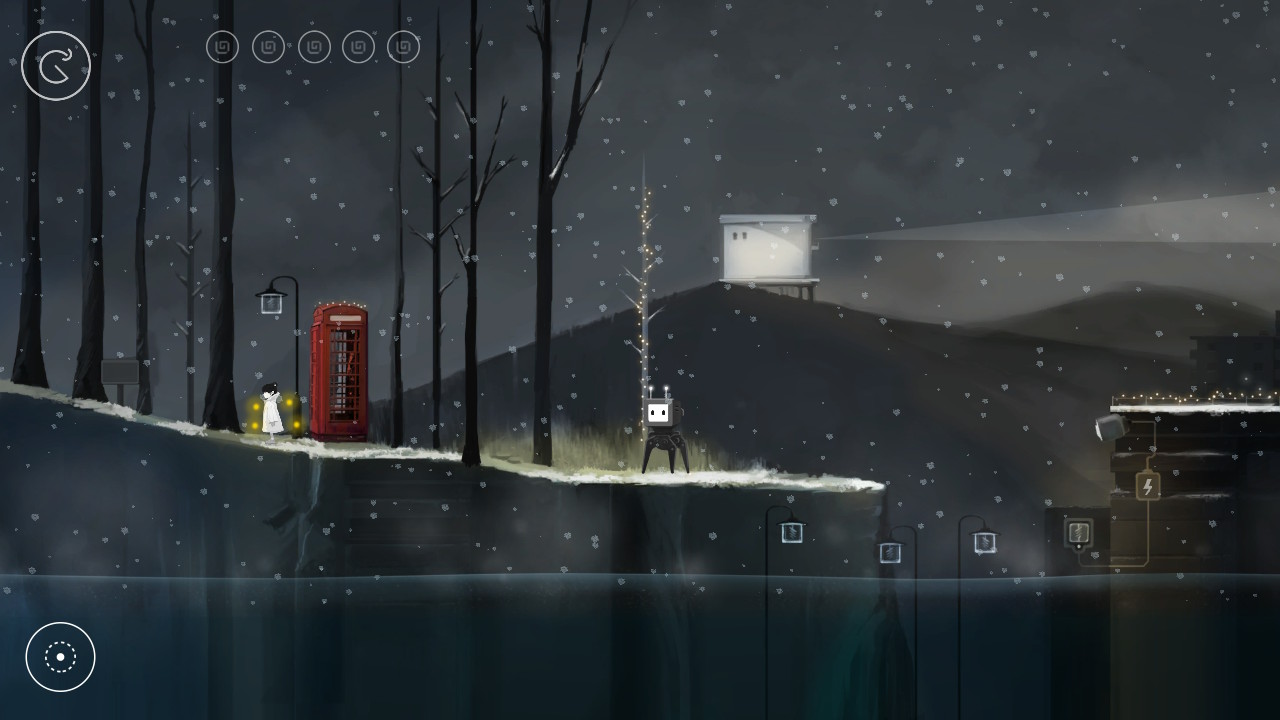Select the first spiral collectible indicator

pos(222,46)
